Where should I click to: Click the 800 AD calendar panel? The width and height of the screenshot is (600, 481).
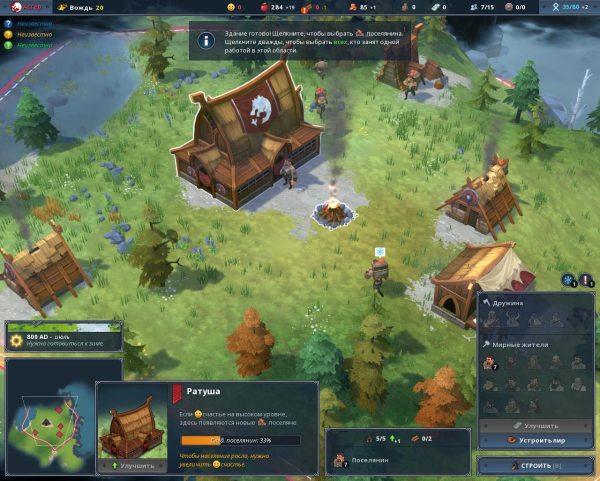tap(62, 337)
